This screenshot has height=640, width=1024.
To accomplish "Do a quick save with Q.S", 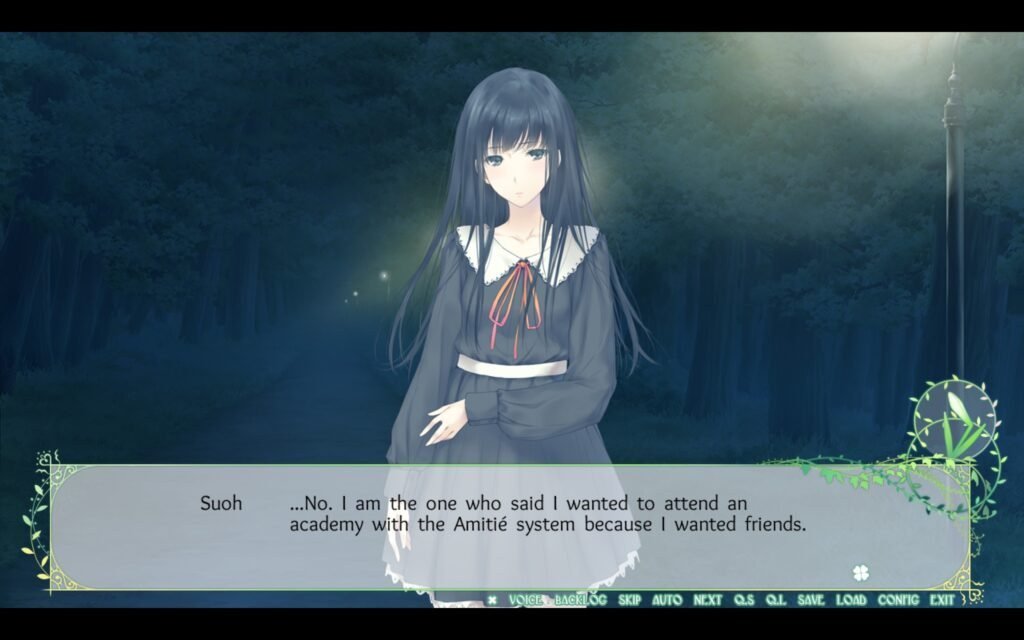I will [744, 600].
